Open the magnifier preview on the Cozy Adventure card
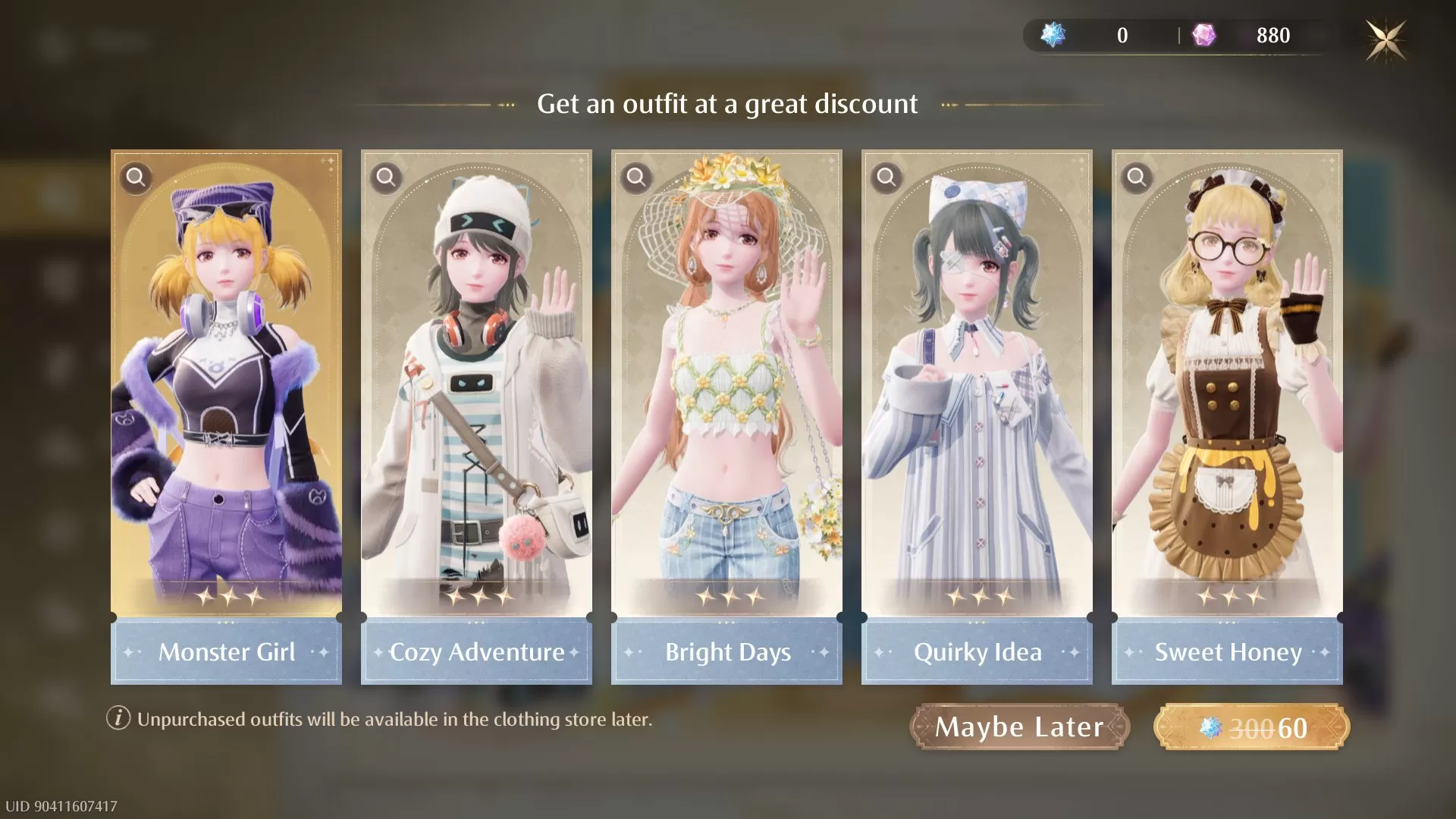Image resolution: width=1456 pixels, height=819 pixels. (x=387, y=178)
